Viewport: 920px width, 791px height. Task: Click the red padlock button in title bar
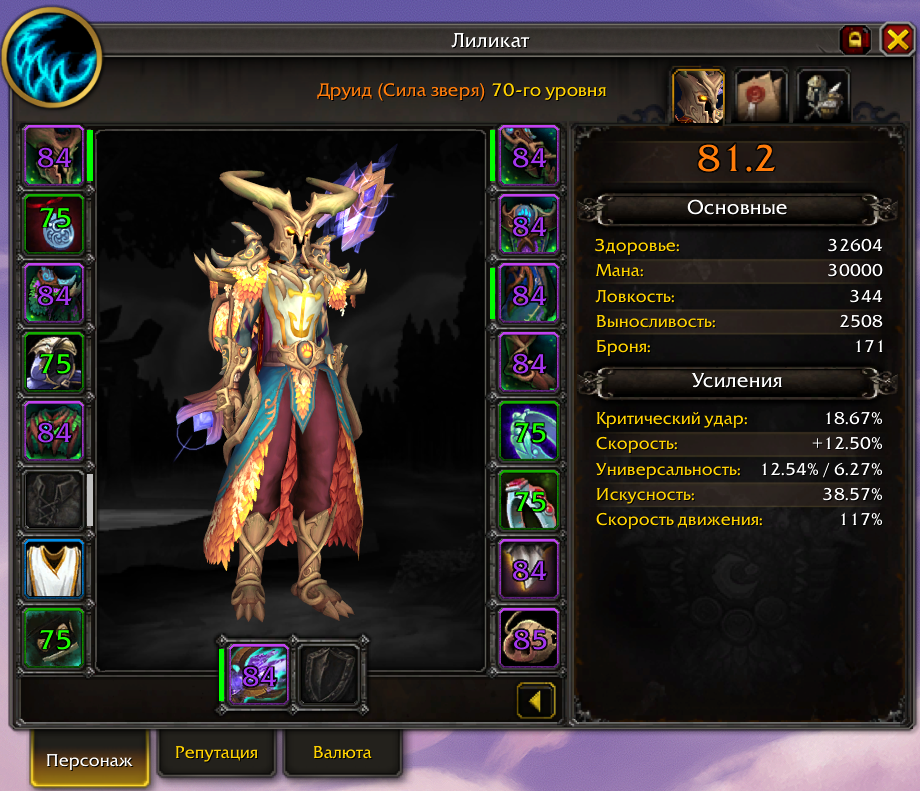(x=855, y=40)
